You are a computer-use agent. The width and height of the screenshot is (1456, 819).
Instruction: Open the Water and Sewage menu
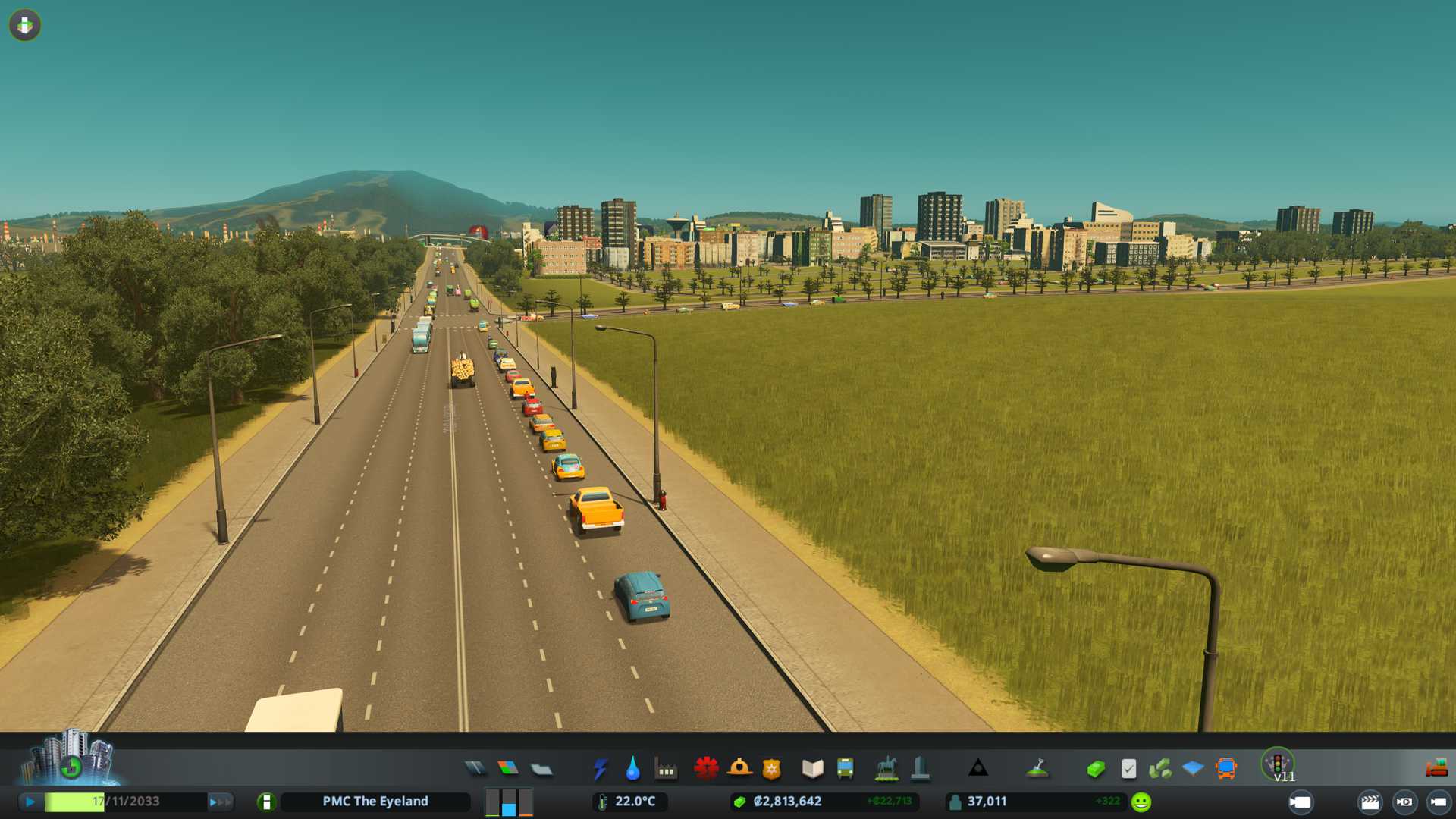(x=632, y=769)
